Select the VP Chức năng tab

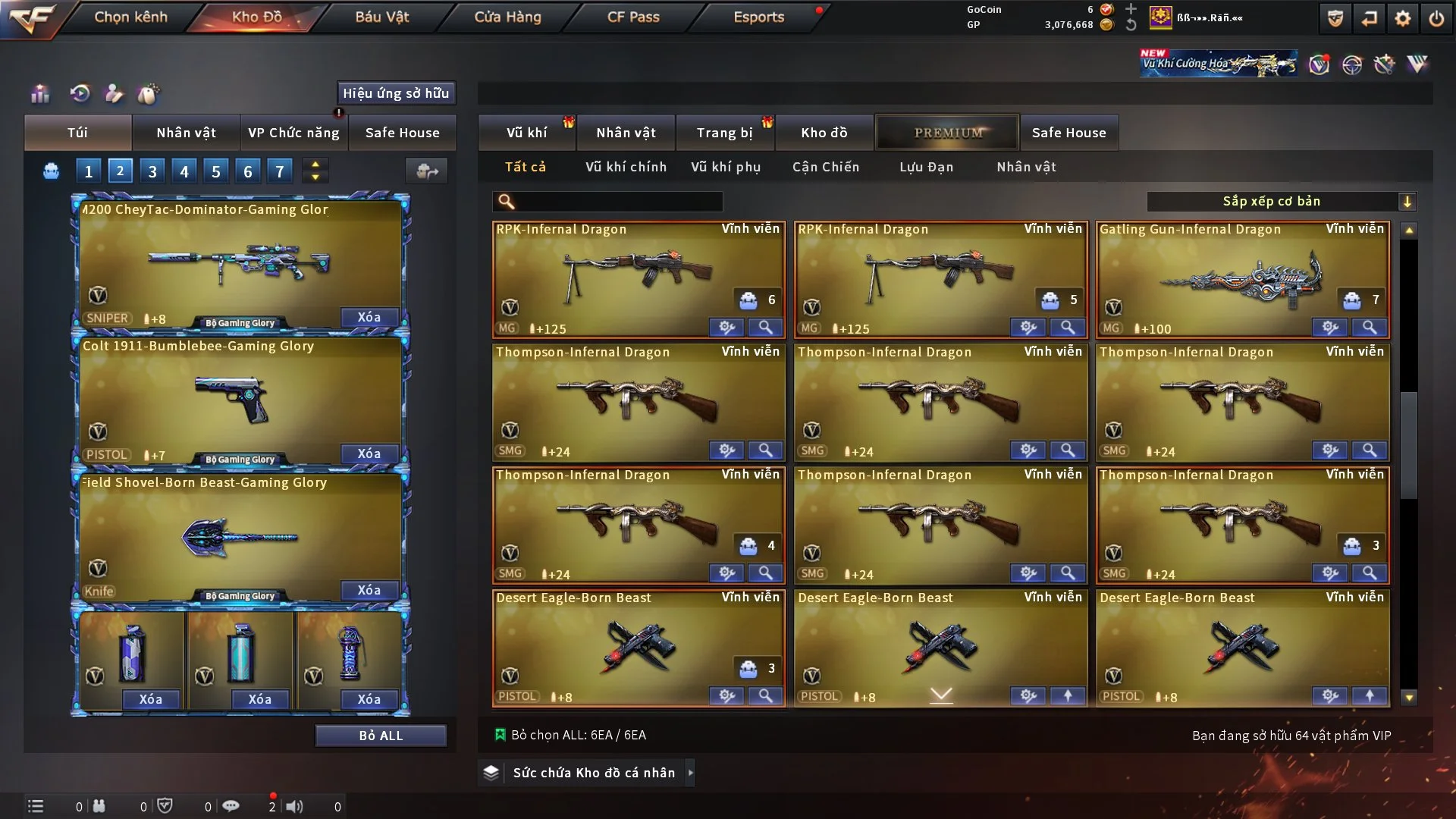293,133
